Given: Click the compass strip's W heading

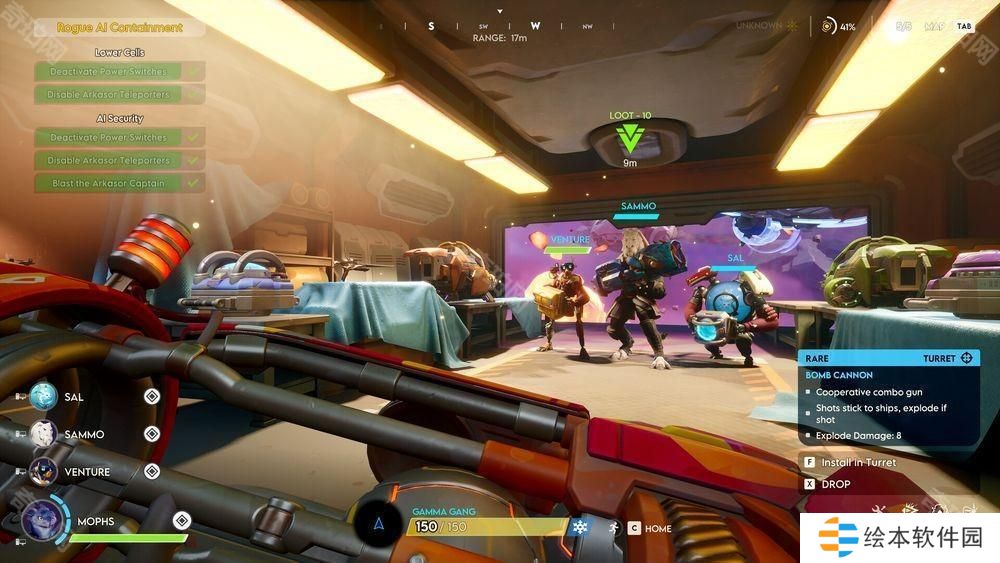Looking at the screenshot, I should pos(535,27).
